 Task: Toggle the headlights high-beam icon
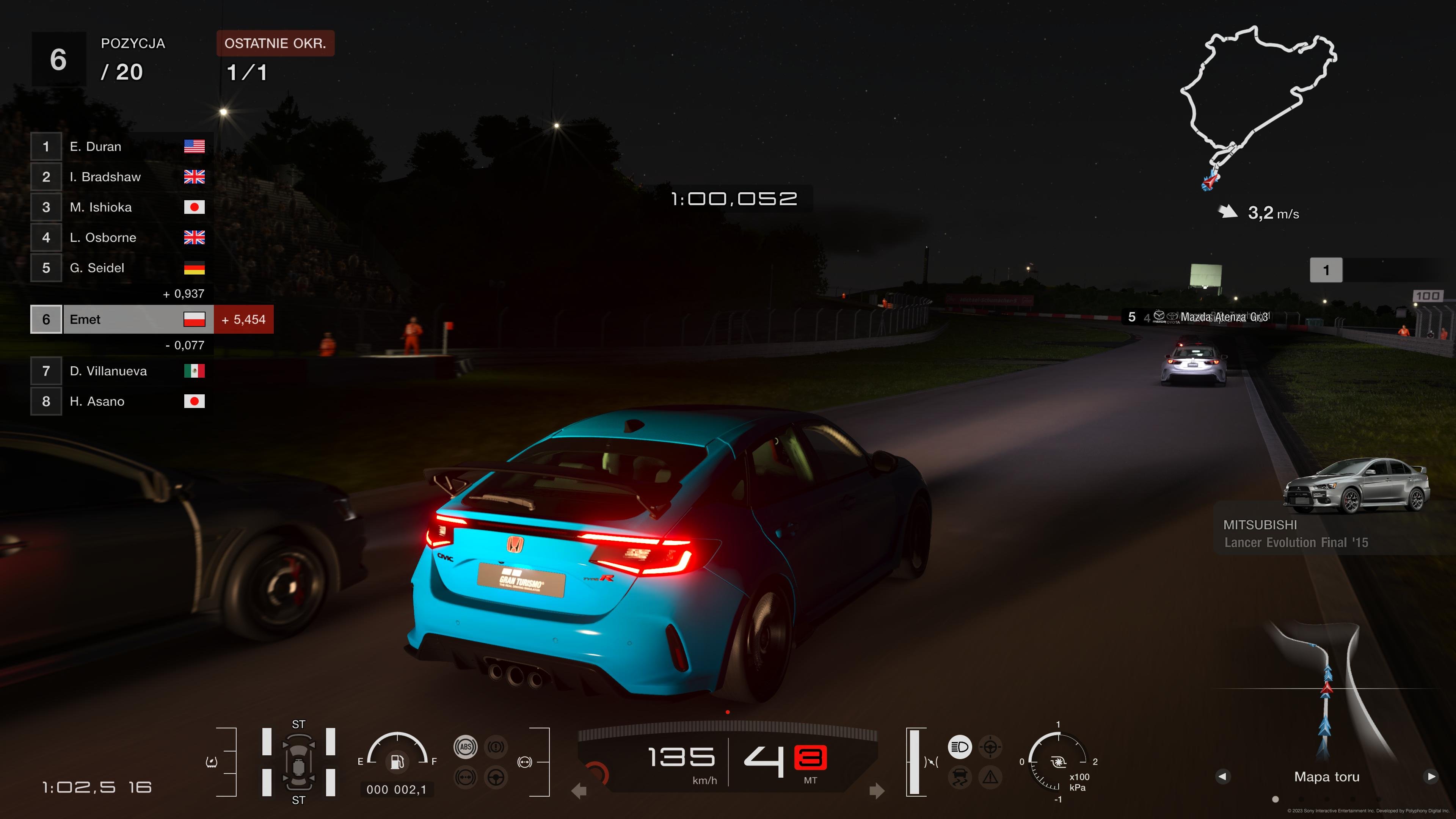[x=960, y=747]
